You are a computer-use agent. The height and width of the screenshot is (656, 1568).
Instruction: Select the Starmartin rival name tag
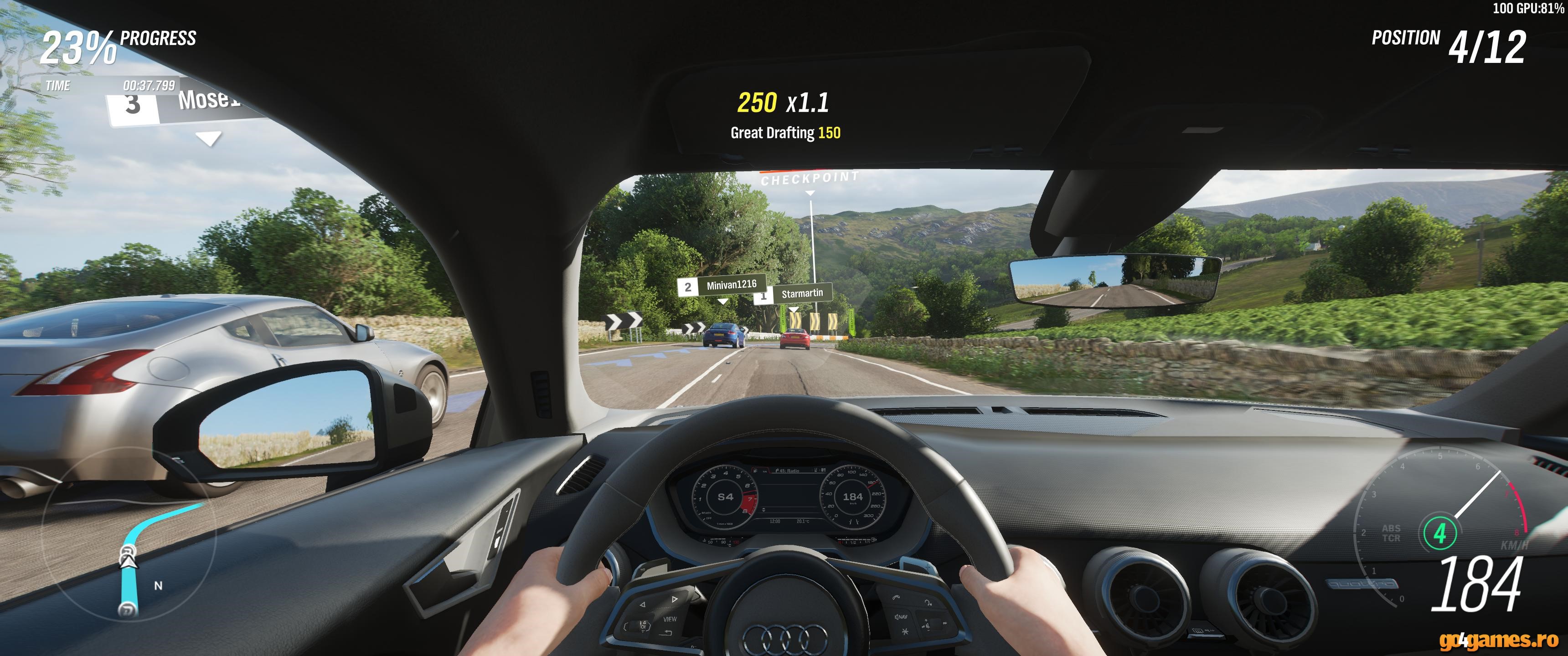point(794,295)
